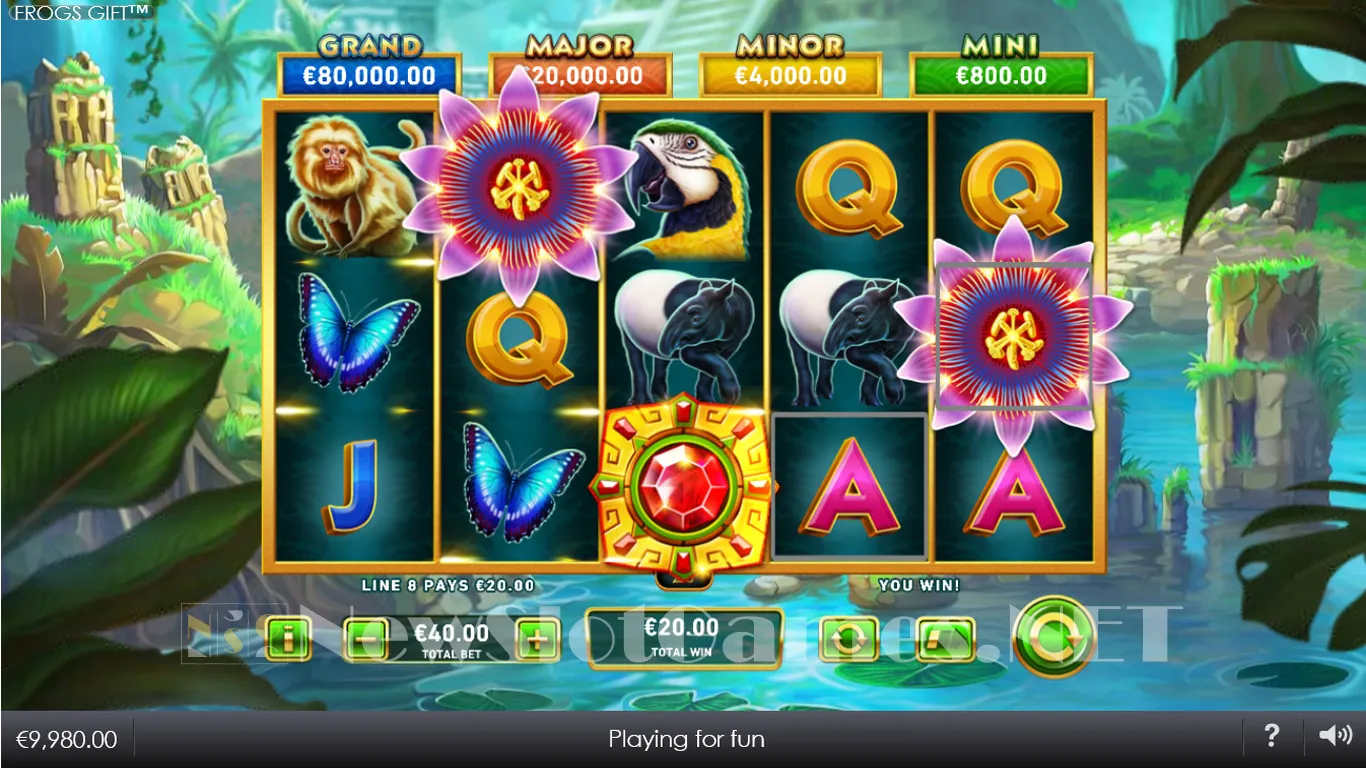The image size is (1366, 768).
Task: Increase total bet with plus button
Action: click(538, 638)
